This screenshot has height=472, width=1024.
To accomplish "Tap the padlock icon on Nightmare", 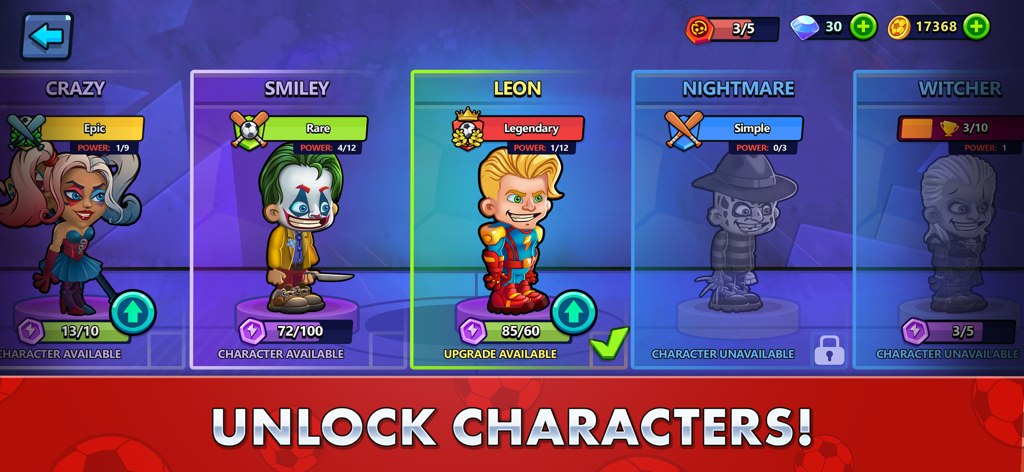I will [x=829, y=349].
